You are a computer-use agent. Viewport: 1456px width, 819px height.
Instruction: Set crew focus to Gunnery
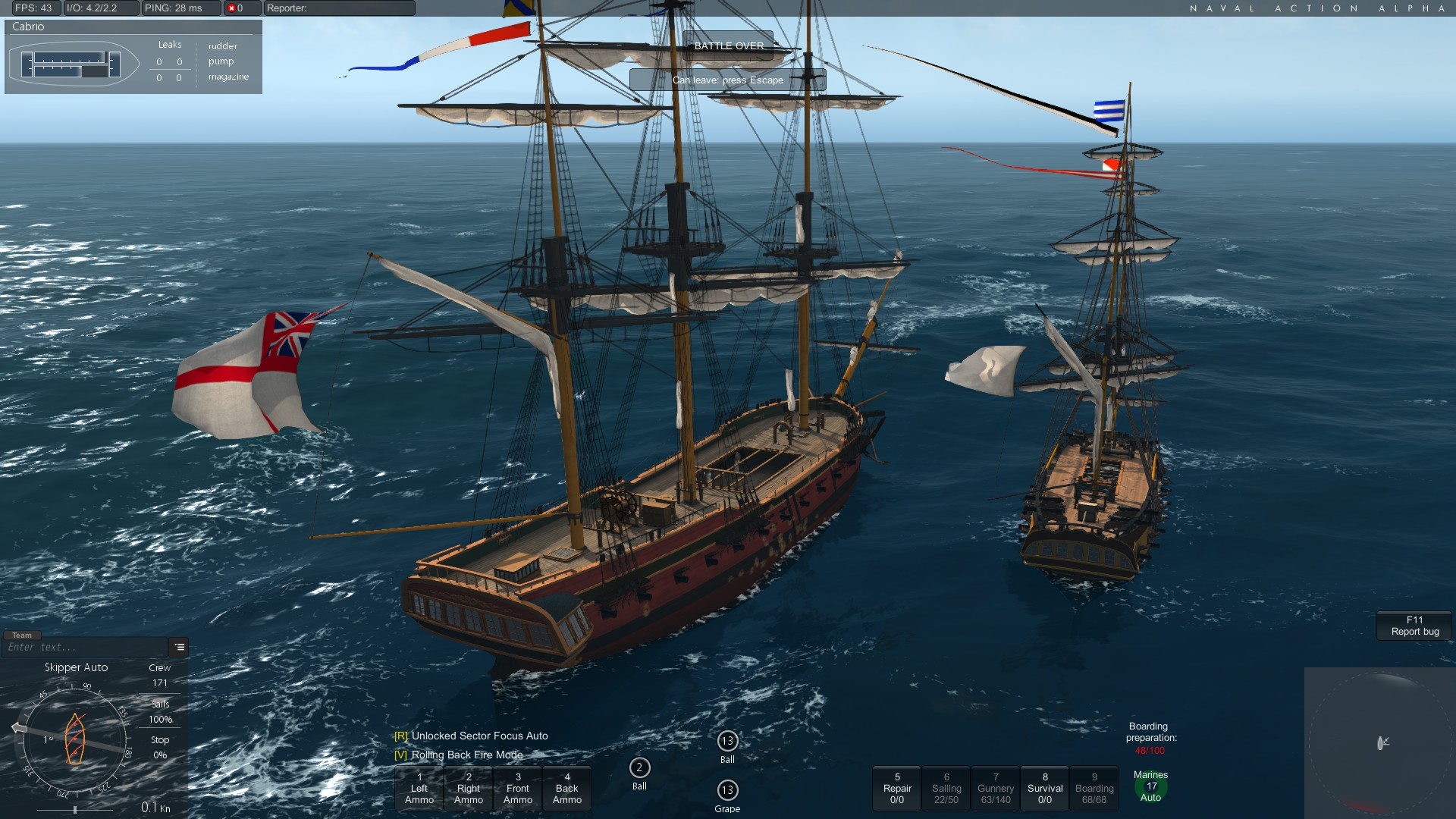[996, 789]
